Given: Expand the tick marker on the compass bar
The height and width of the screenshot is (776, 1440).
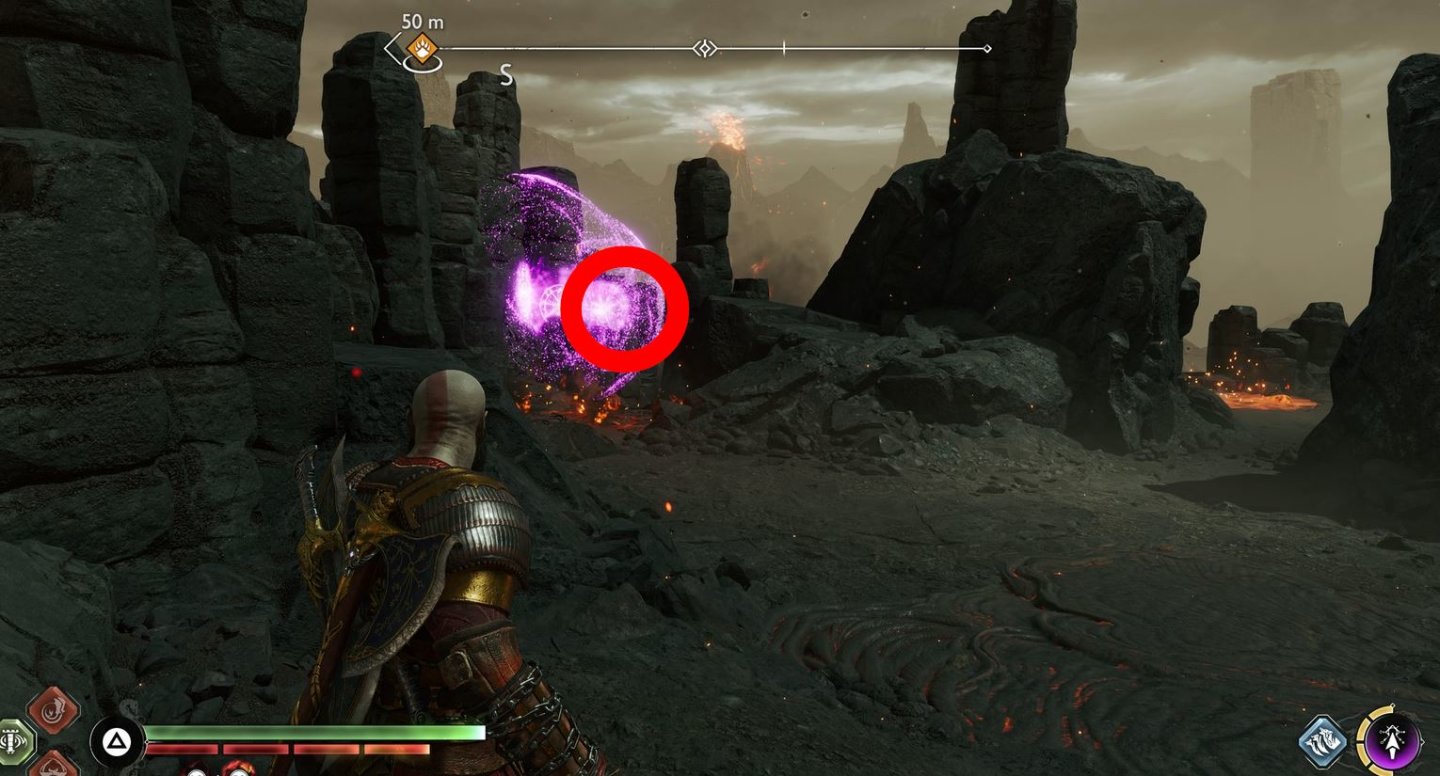Looking at the screenshot, I should point(782,46).
